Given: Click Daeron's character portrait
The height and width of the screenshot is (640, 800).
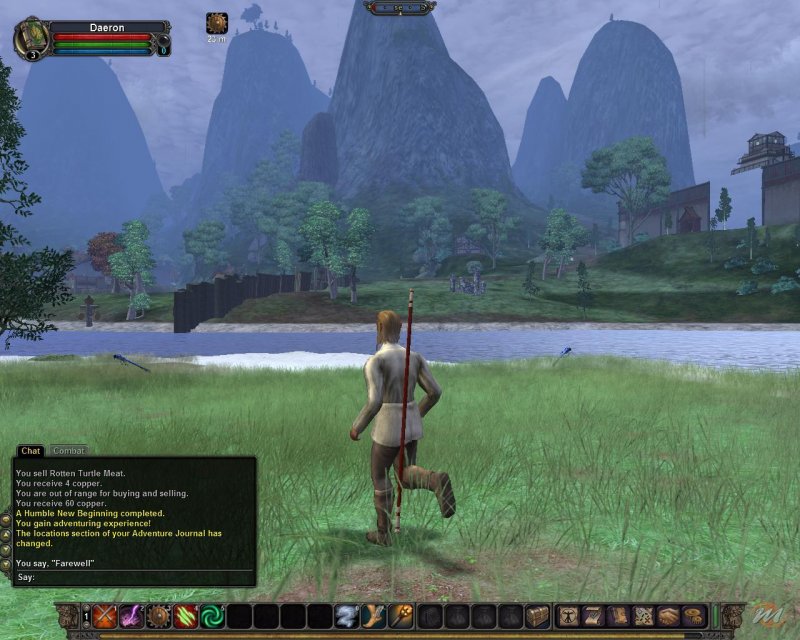Looking at the screenshot, I should 31,37.
